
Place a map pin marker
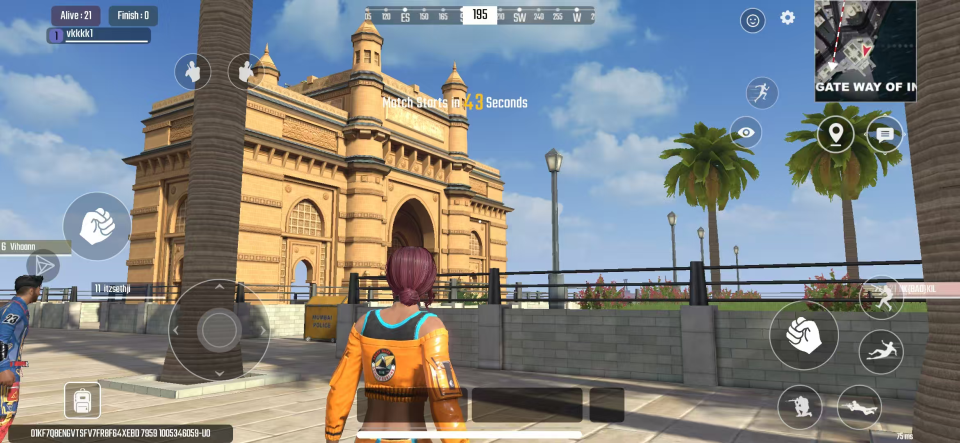click(836, 134)
